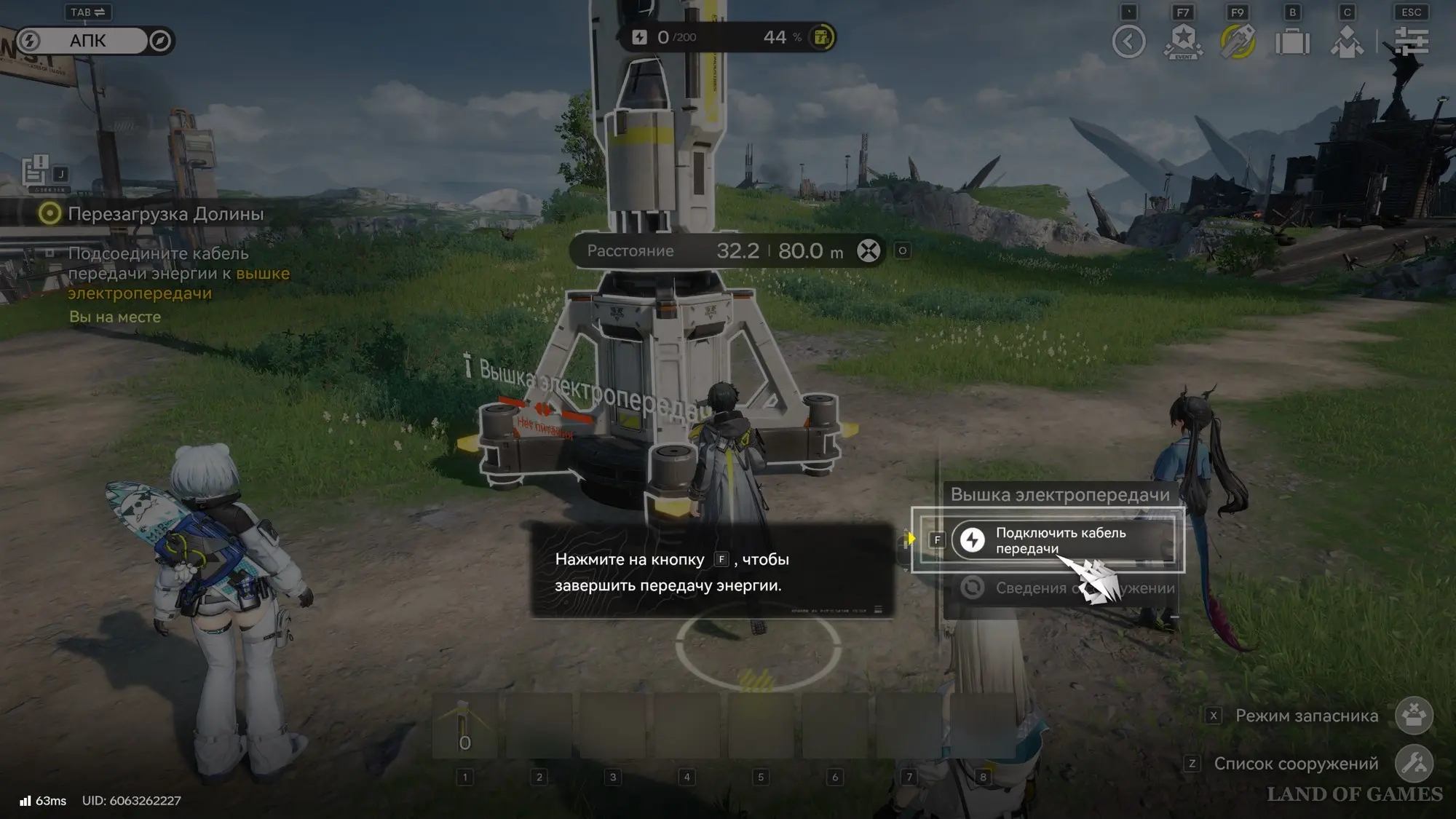Open the mission log icon

[36, 172]
